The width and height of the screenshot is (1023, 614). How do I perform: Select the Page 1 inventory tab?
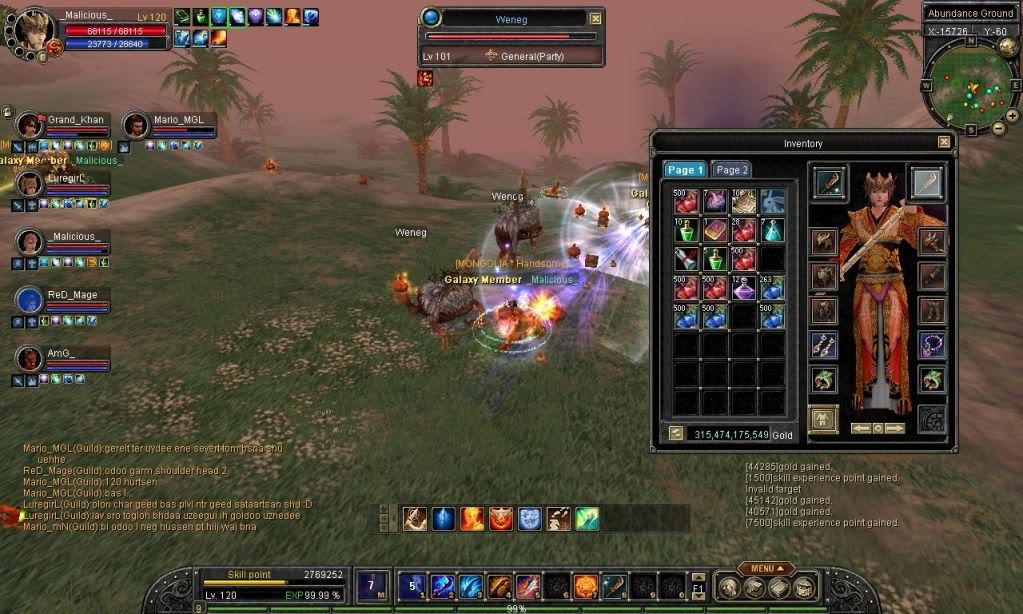point(686,170)
